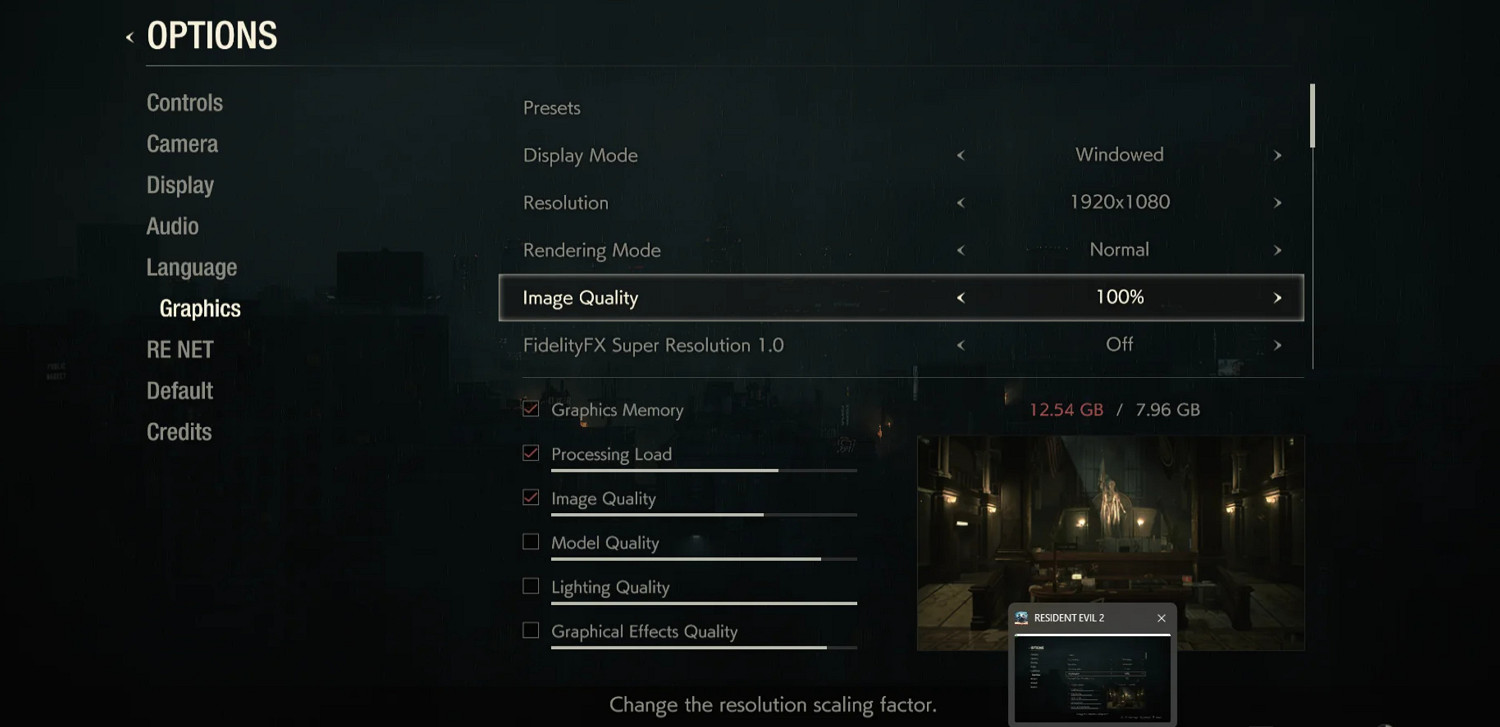
Task: Click the RESIDENT EVIL 2 icon in the notification
Action: (x=1023, y=617)
